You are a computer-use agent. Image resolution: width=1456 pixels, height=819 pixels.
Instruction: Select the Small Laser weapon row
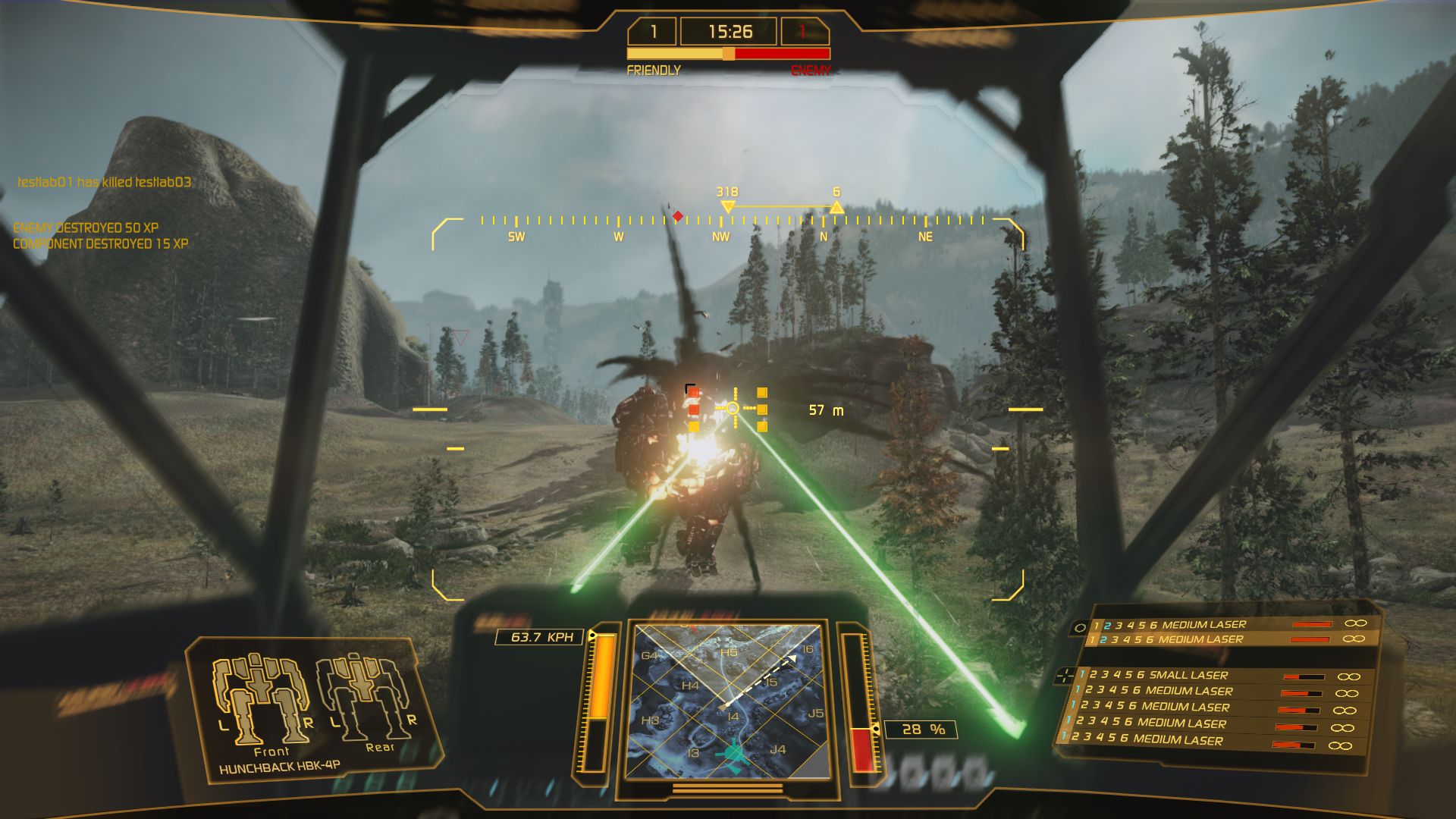point(1188,675)
